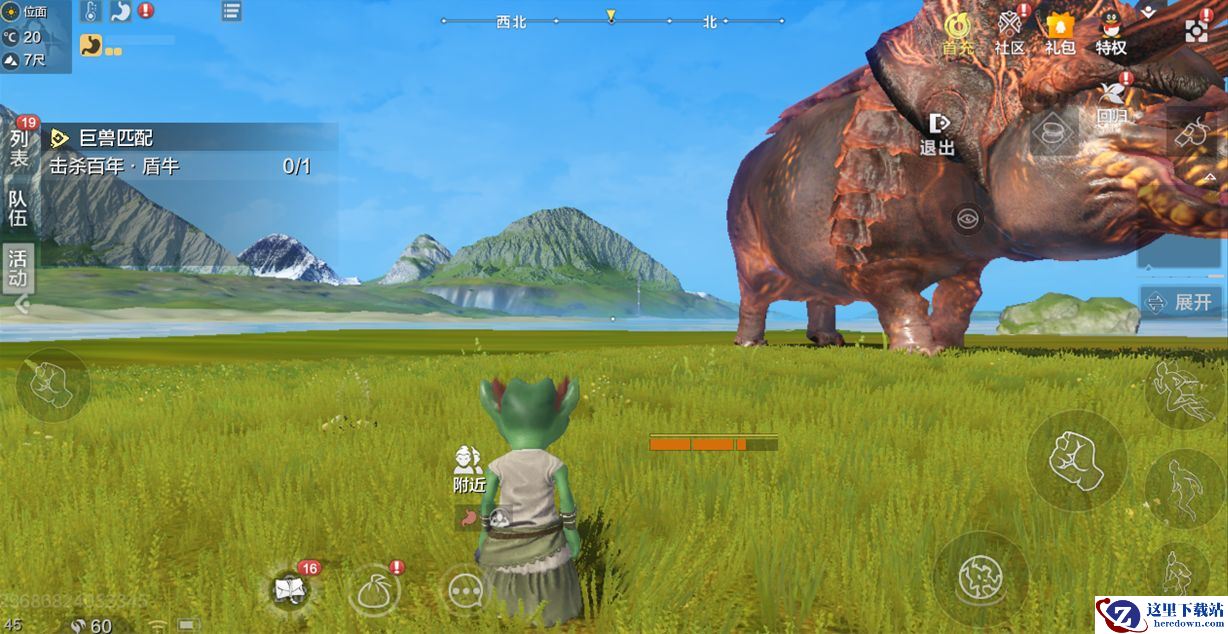Open the top-left list menu icon

coord(232,12)
